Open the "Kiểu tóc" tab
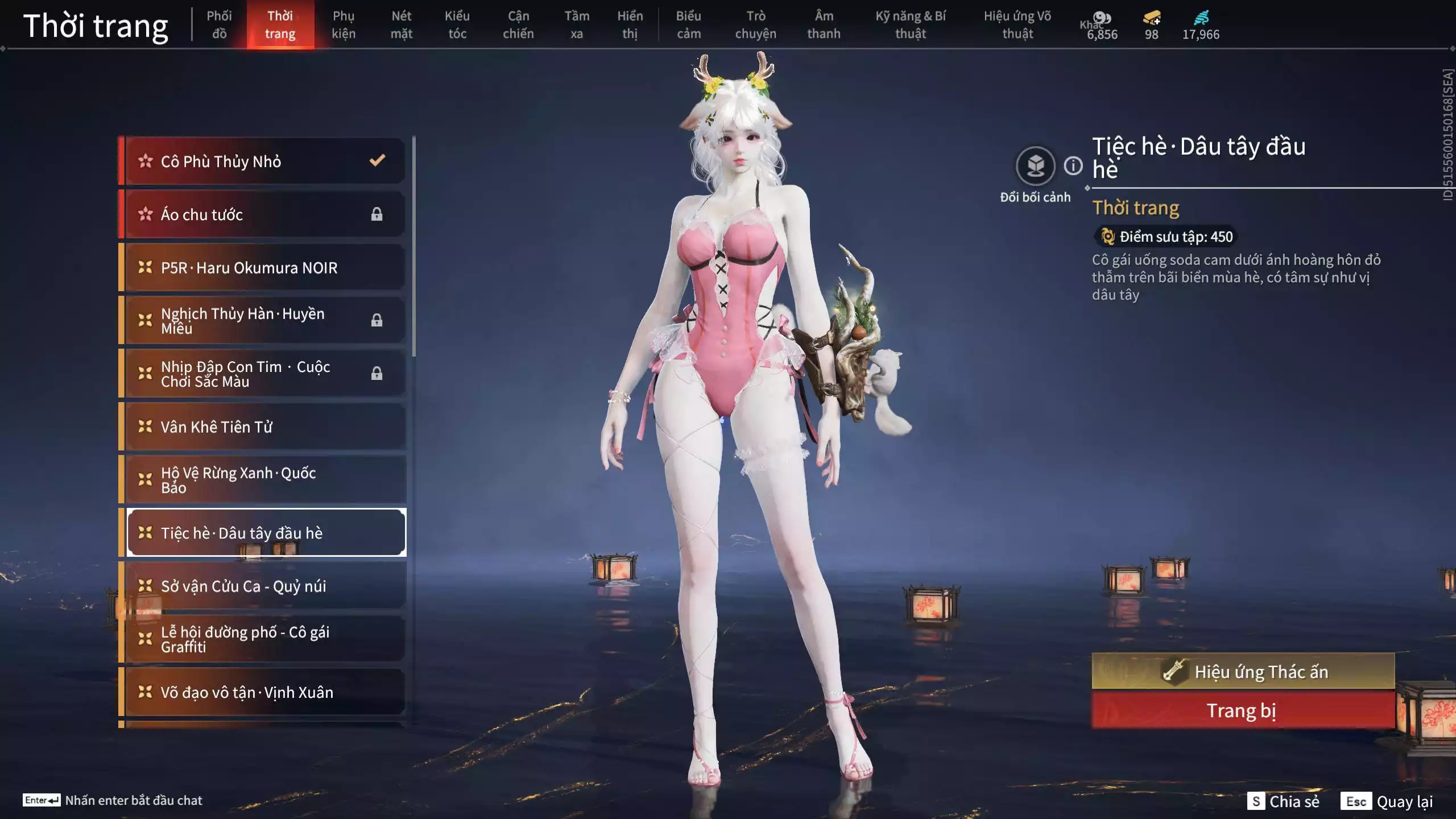 458,24
